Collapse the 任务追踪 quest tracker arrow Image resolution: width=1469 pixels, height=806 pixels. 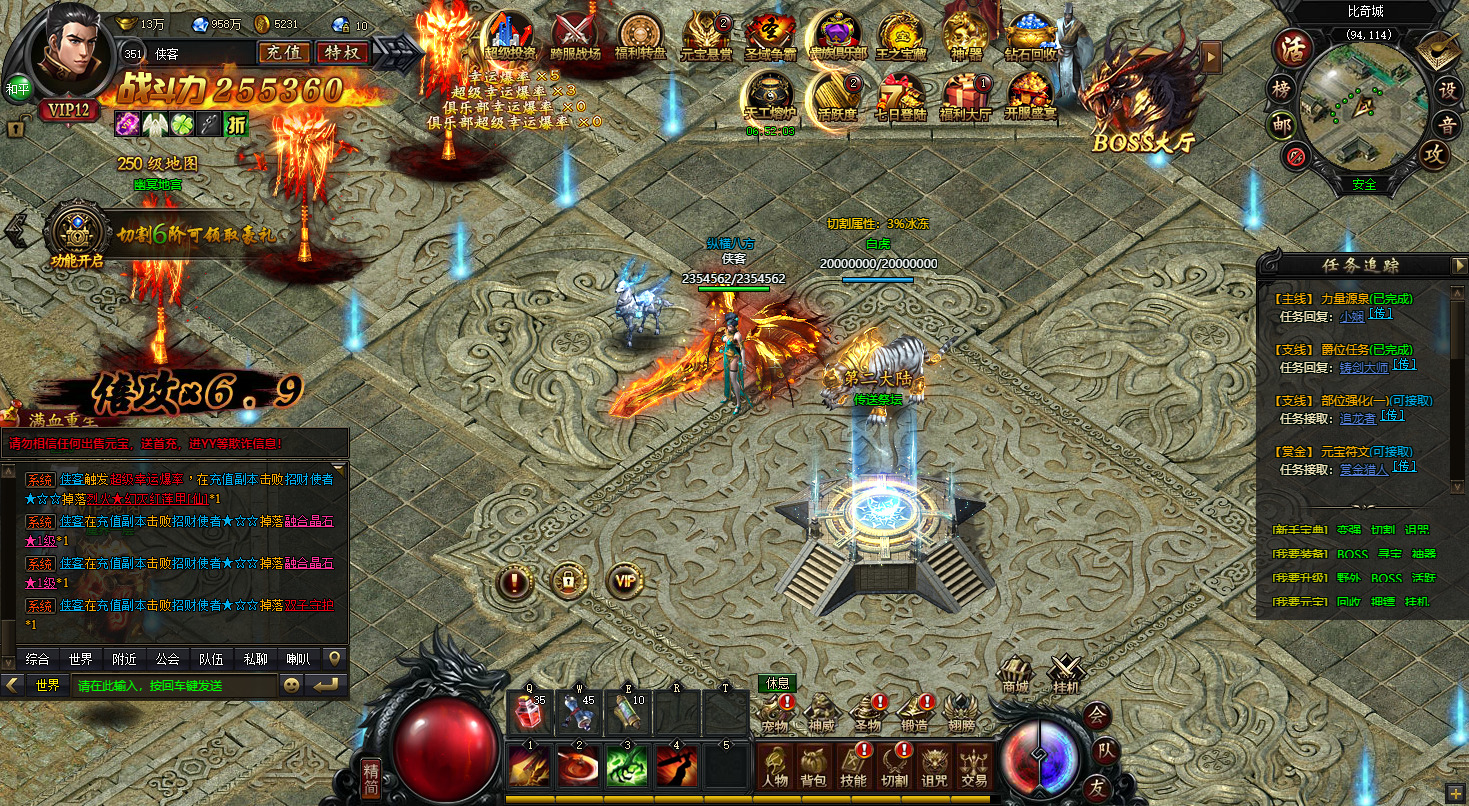[x=1459, y=265]
